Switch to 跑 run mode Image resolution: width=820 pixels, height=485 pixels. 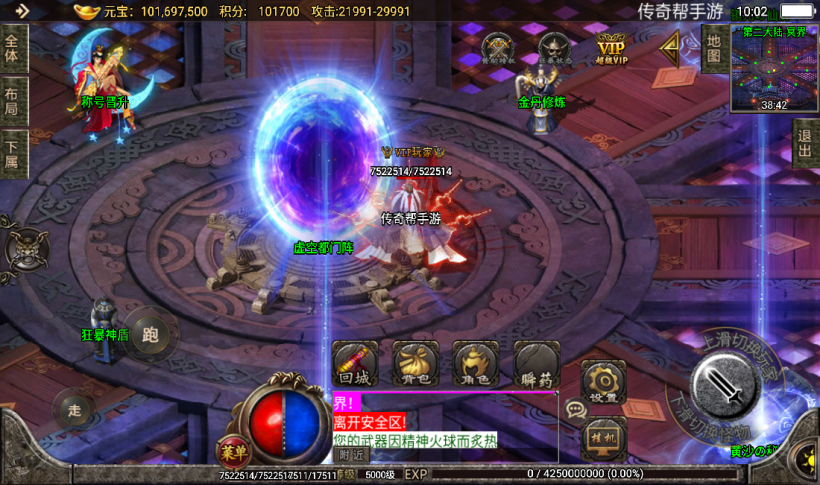click(x=151, y=334)
